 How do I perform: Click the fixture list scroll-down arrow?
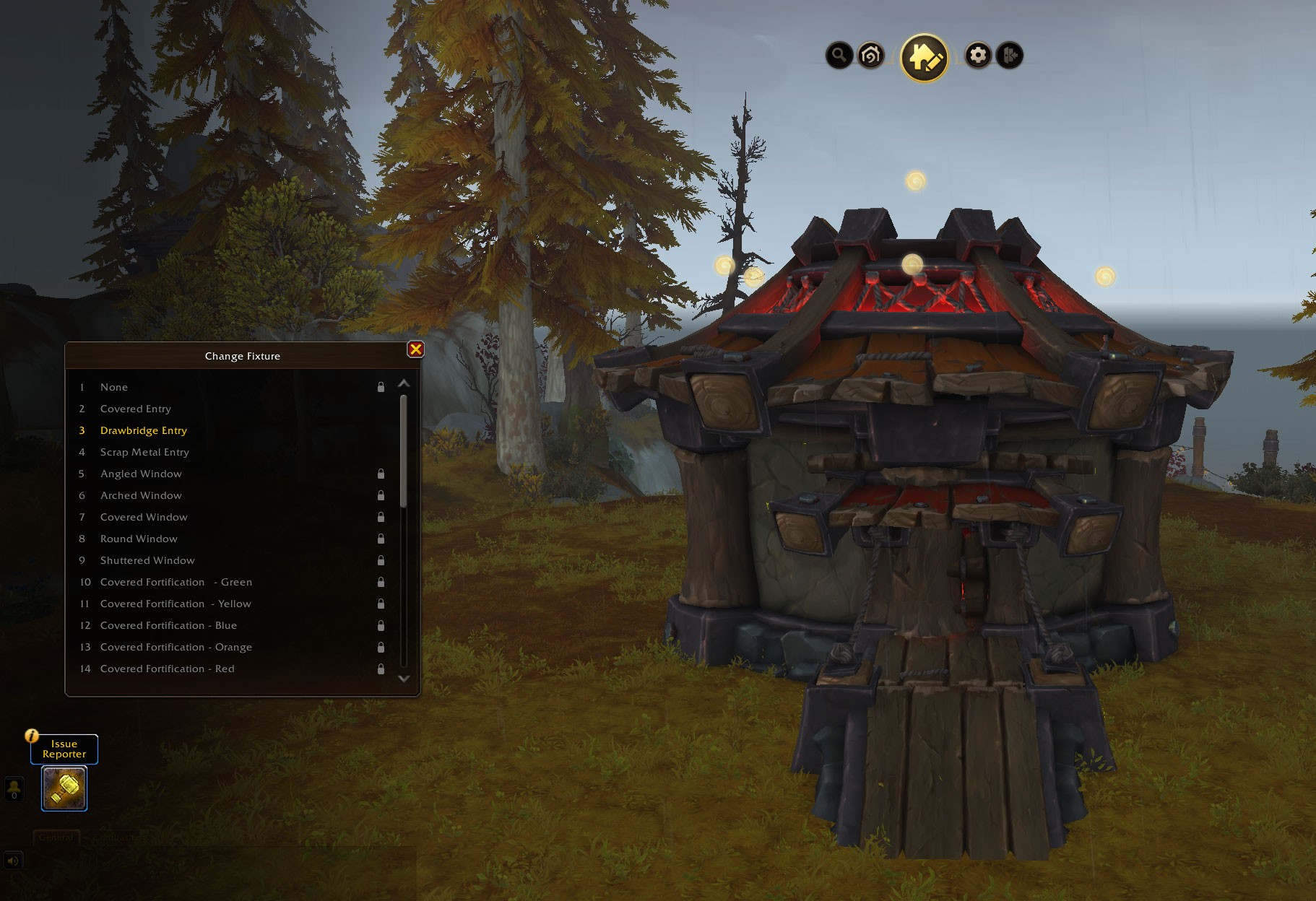404,679
